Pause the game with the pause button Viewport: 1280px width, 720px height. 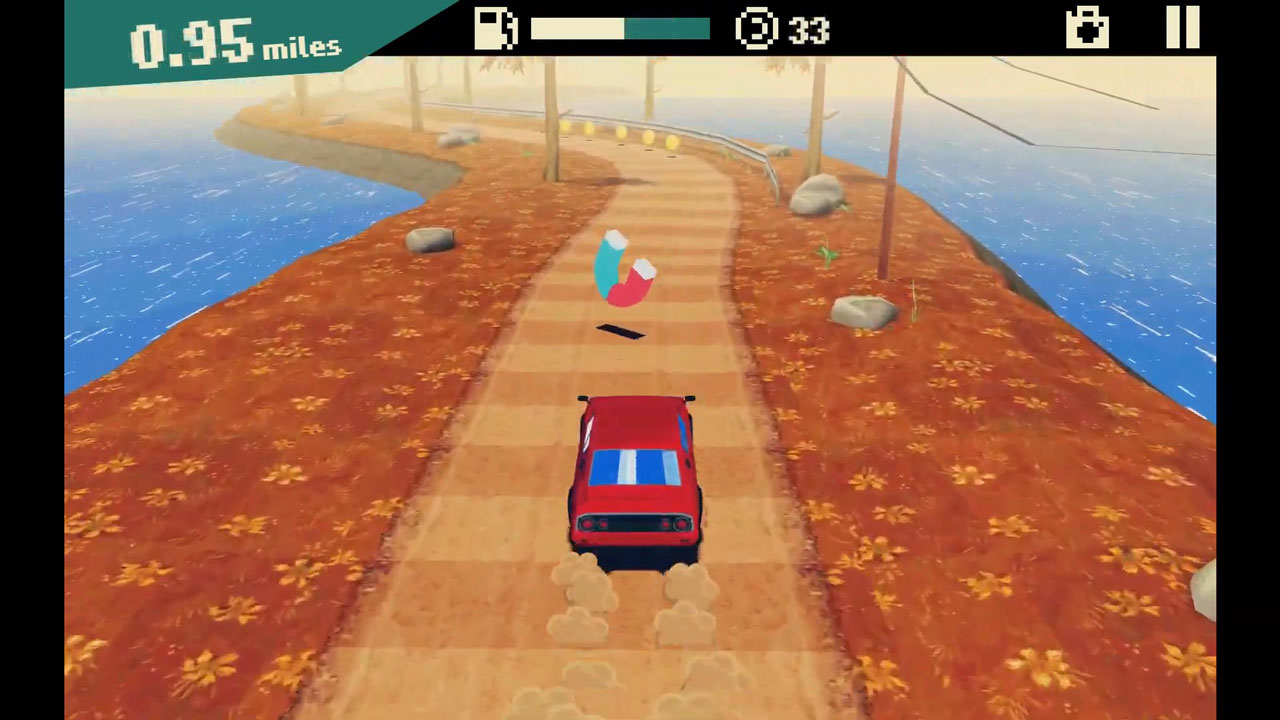coord(1182,28)
